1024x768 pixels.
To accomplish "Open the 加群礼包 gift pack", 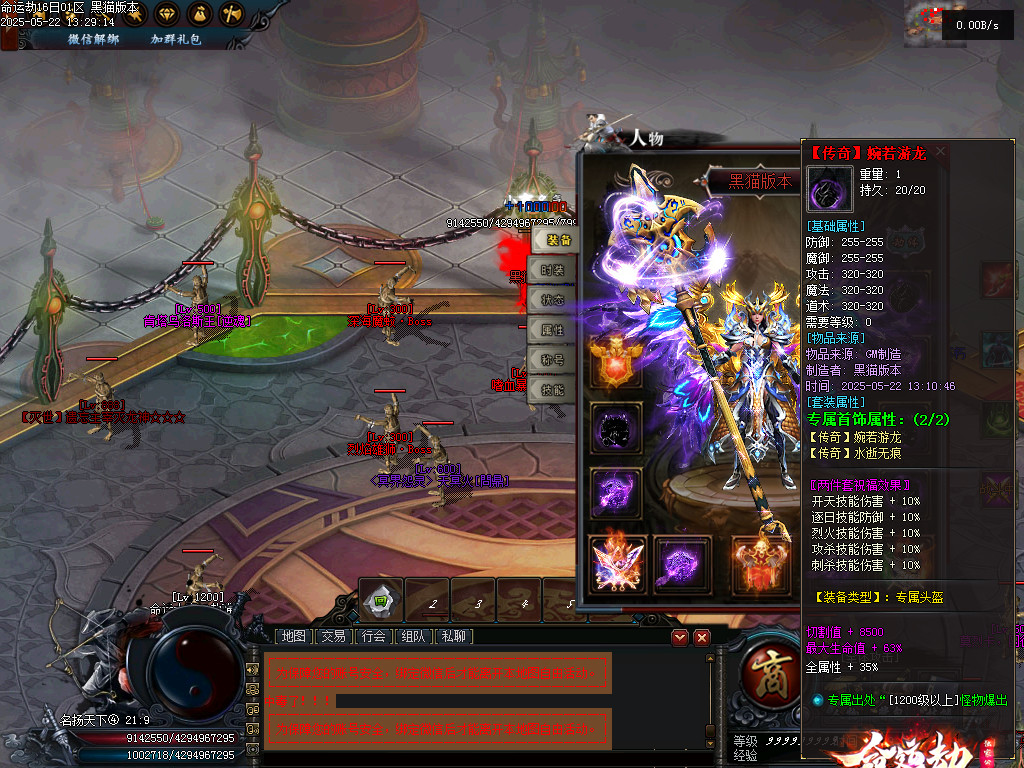I will click(x=176, y=39).
